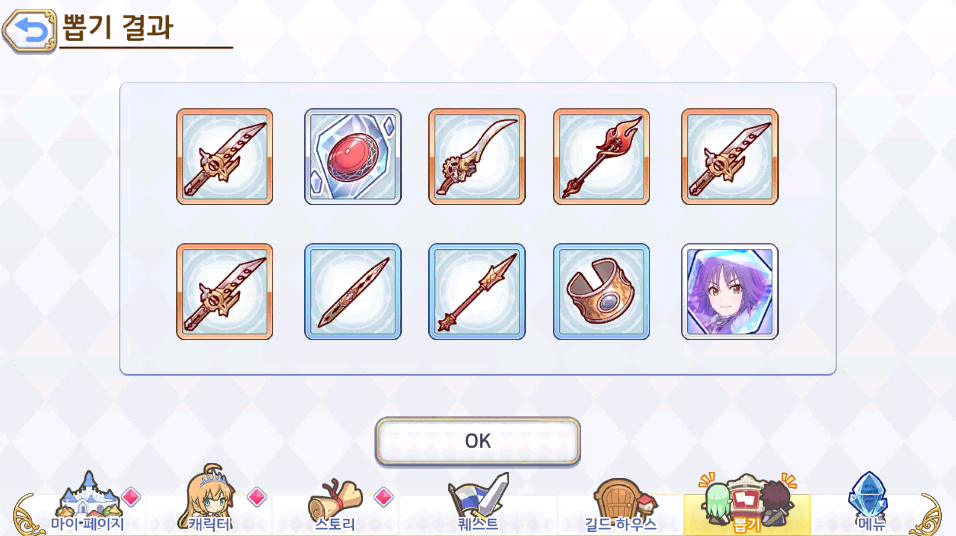Screen dimensions: 956x536
Task: Select the flame-tipped staff result
Action: point(601,157)
